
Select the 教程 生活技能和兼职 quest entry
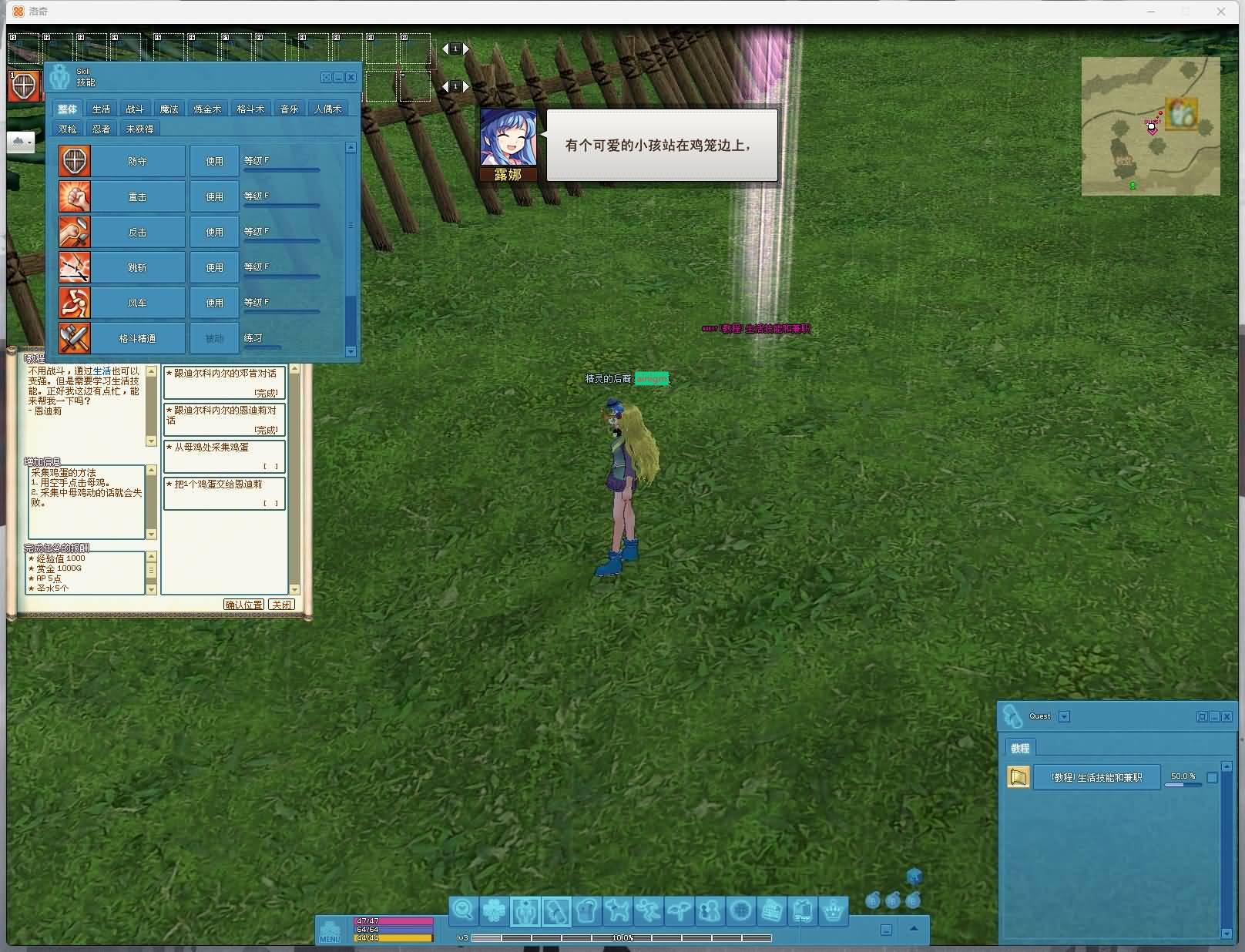1096,778
